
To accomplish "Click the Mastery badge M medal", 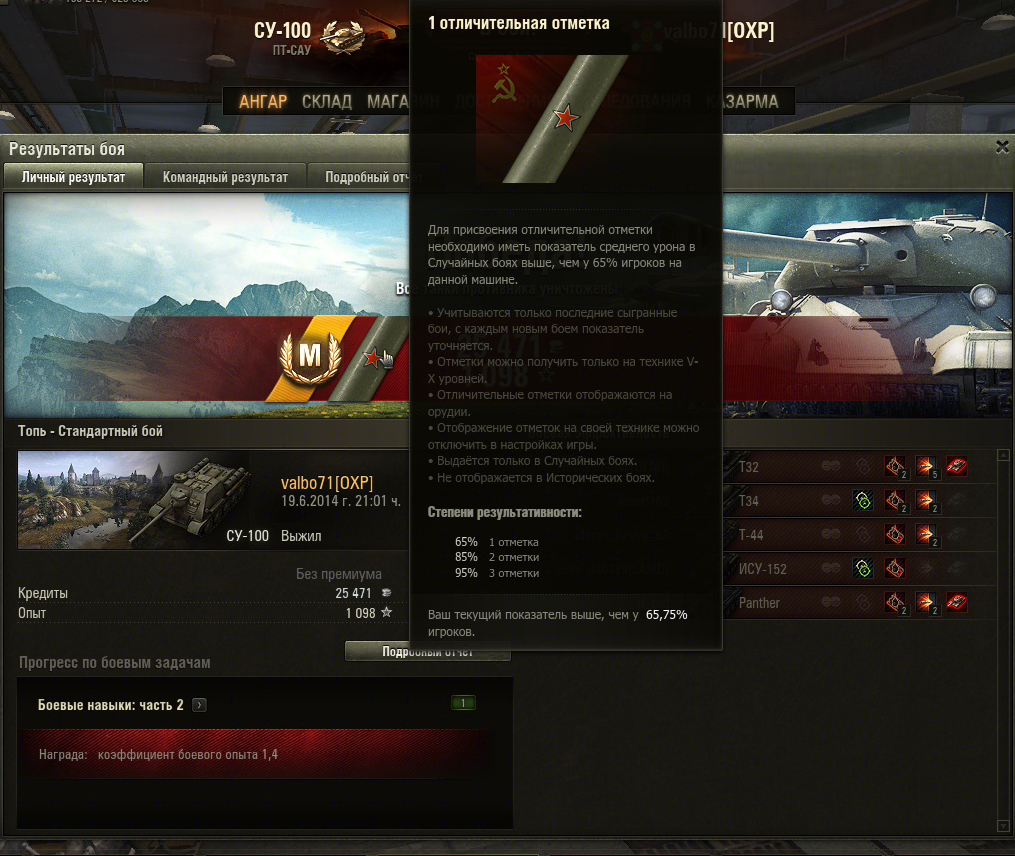I will click(310, 355).
